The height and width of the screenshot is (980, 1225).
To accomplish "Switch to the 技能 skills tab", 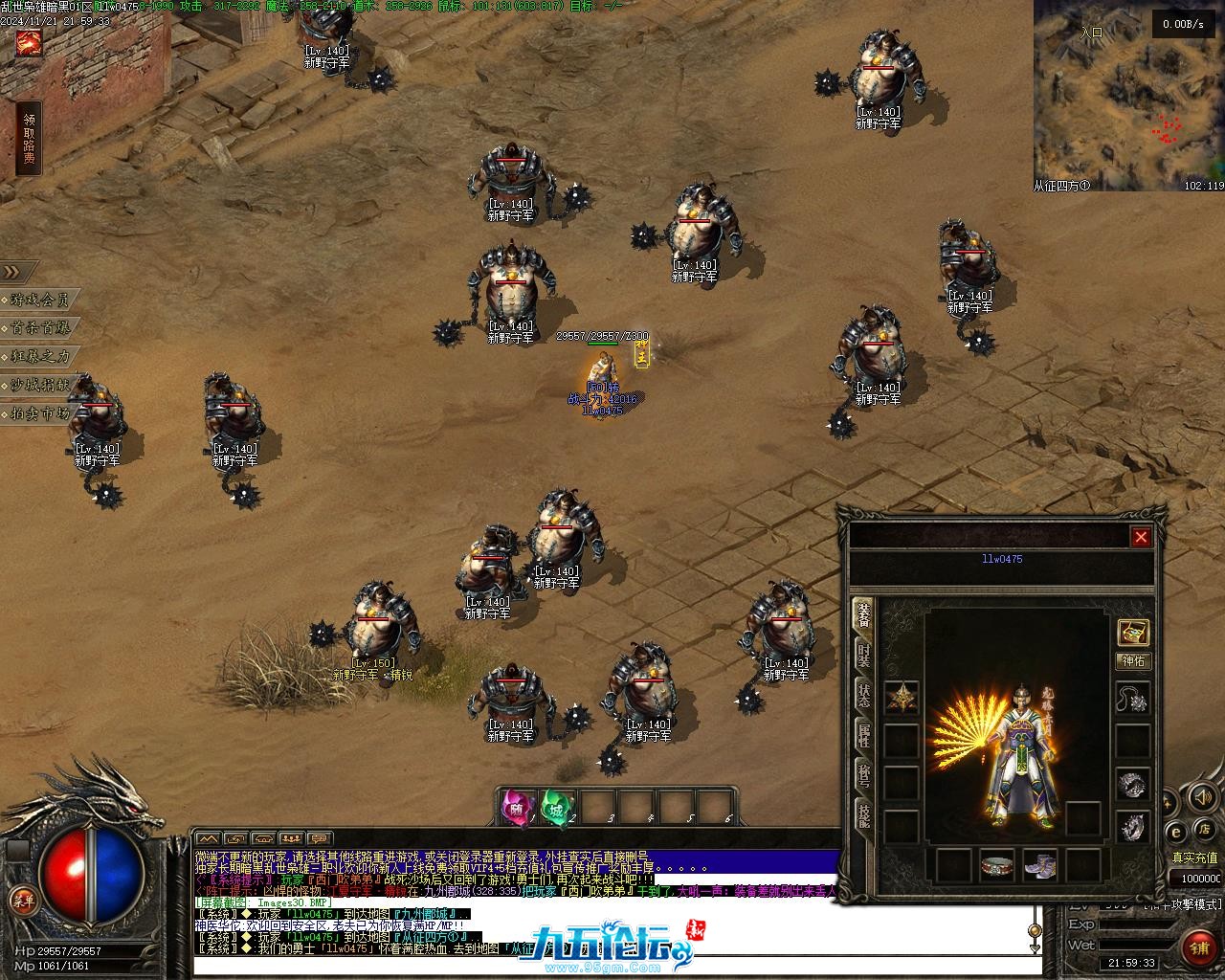I will pos(863,816).
